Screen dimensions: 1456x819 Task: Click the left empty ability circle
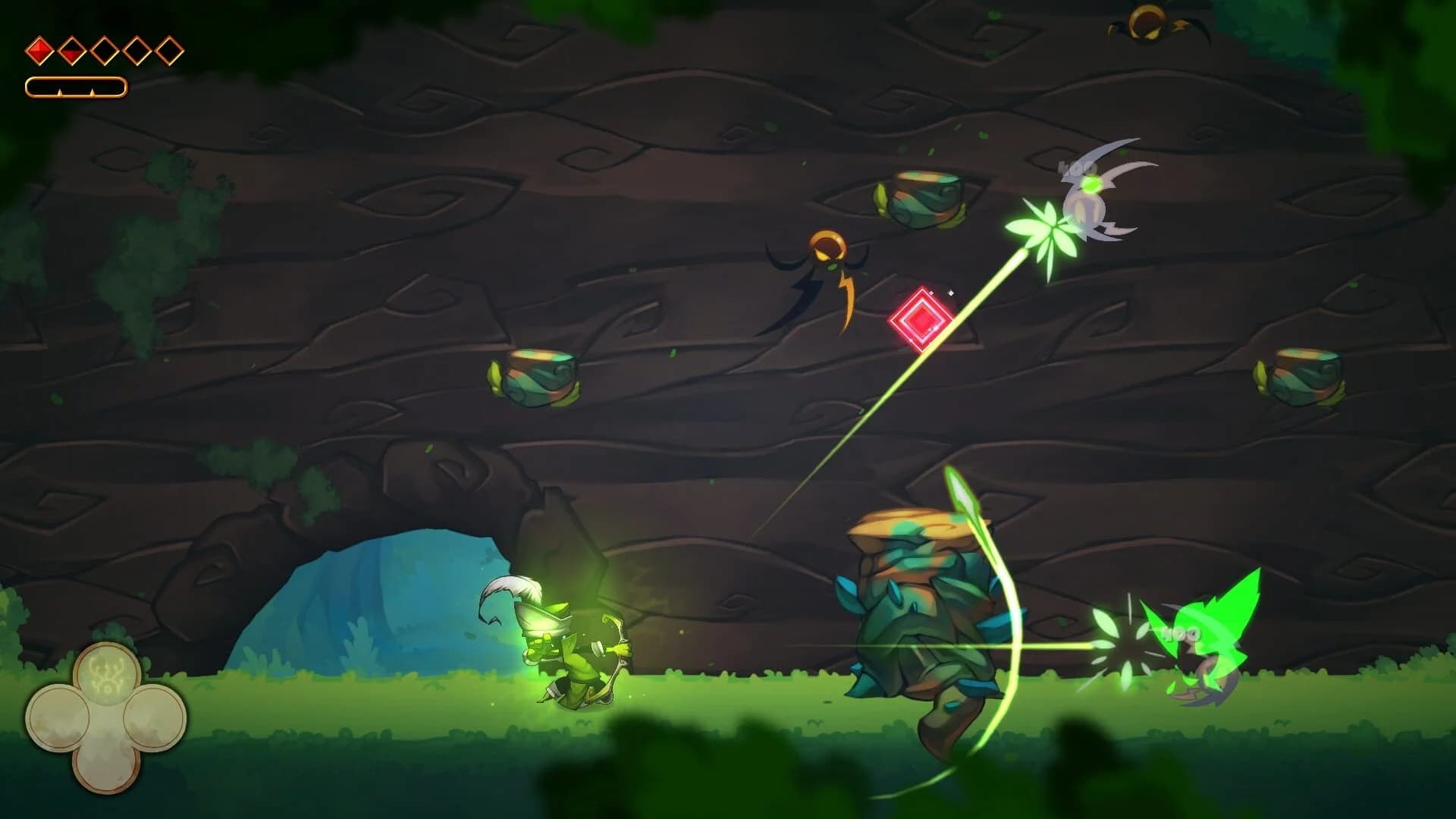(x=58, y=717)
